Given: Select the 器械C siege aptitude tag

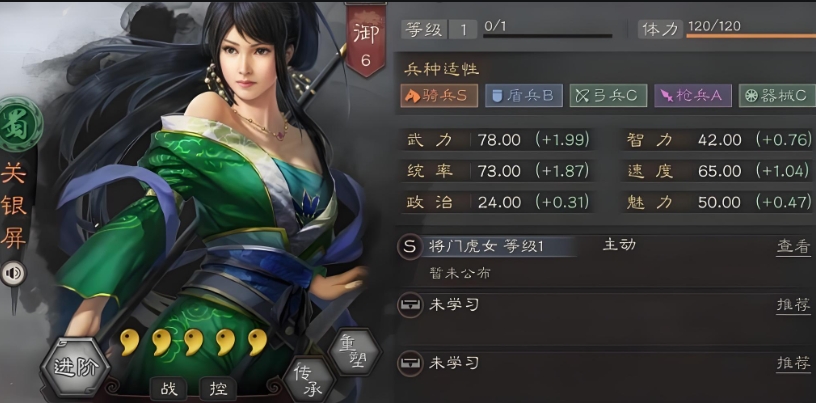Looking at the screenshot, I should (x=775, y=96).
